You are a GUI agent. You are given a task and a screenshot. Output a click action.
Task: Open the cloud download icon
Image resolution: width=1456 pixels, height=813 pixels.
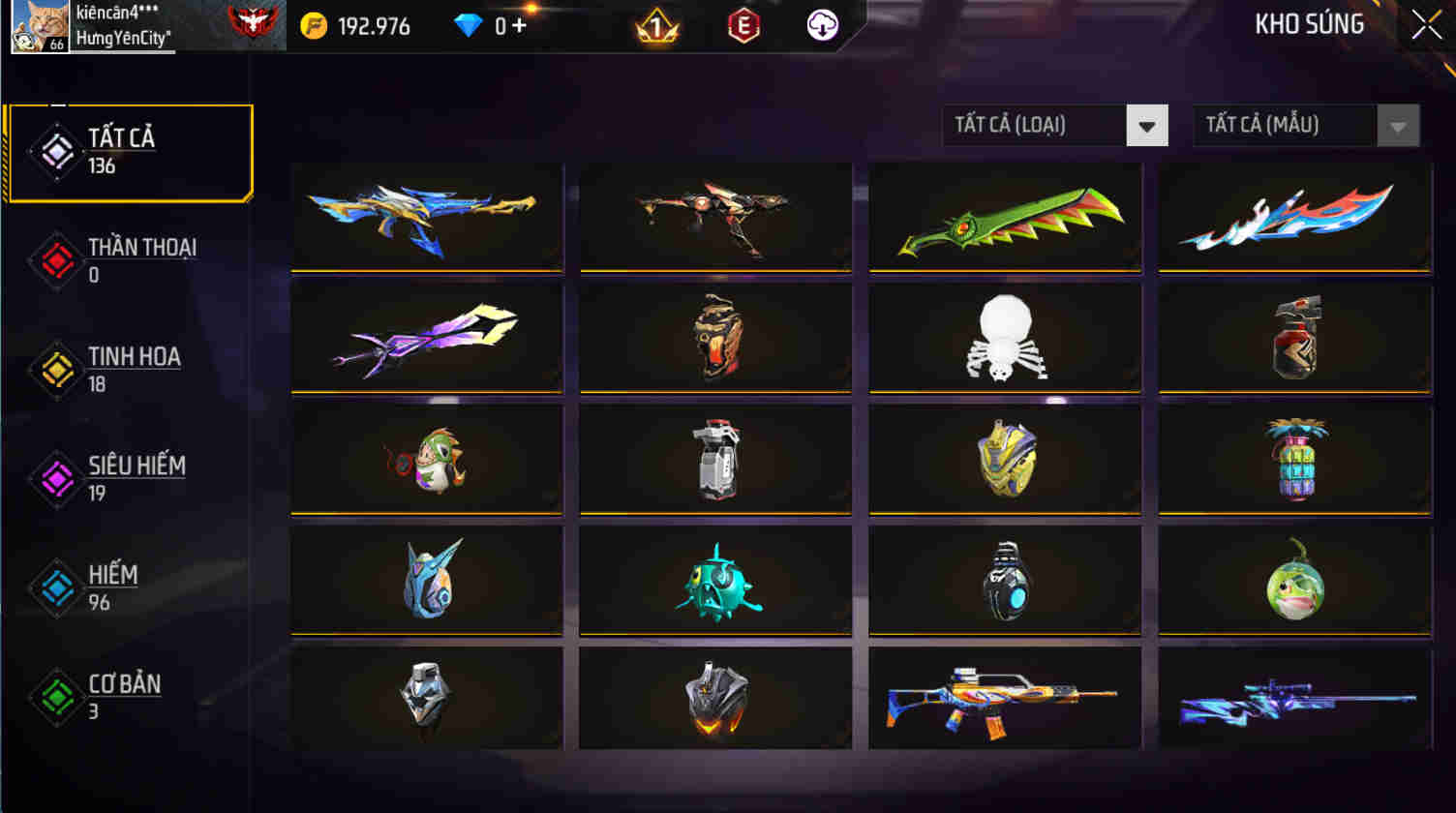820,26
